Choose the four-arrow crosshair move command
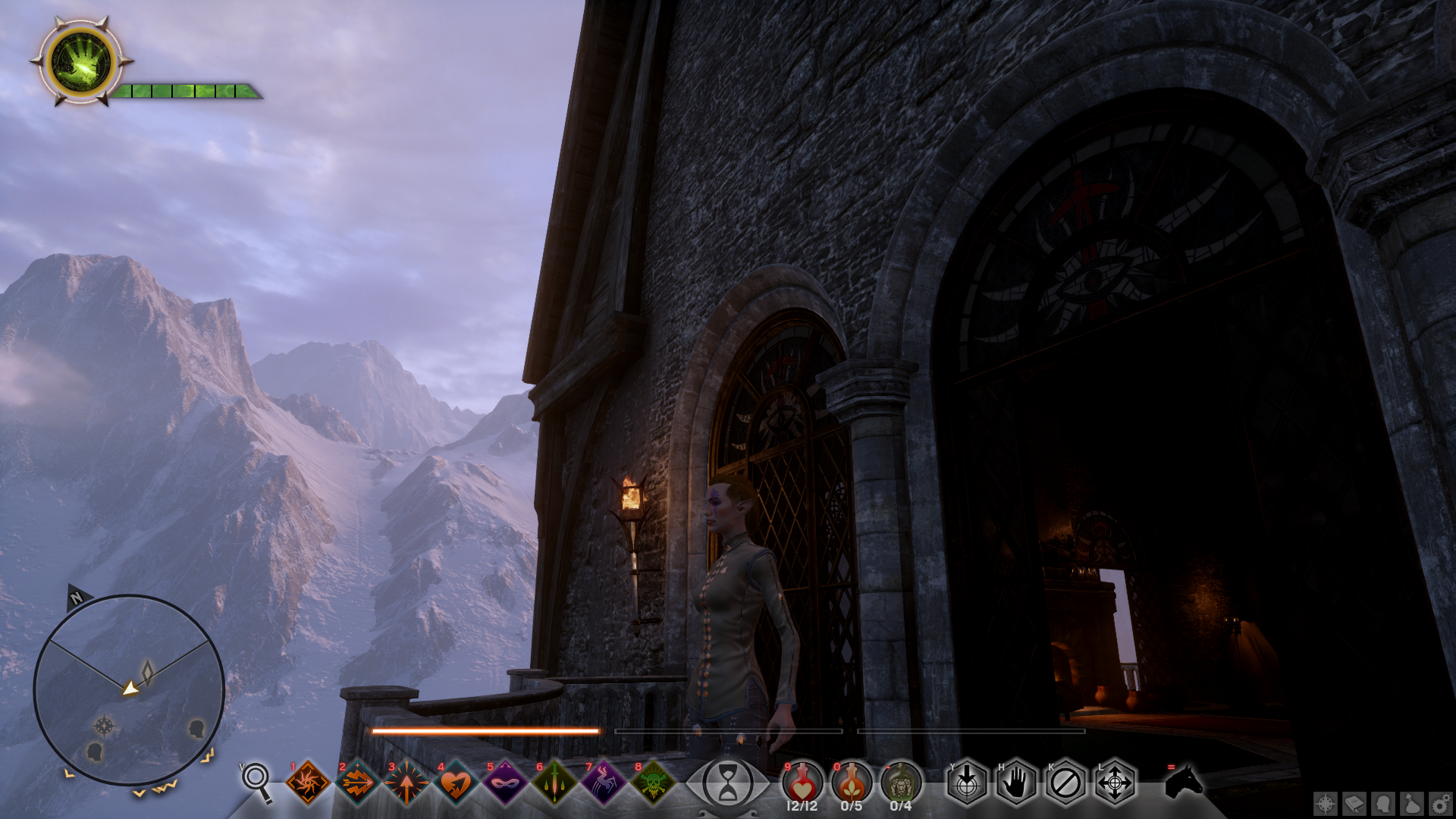Screen dimensions: 1456x819 1115,783
